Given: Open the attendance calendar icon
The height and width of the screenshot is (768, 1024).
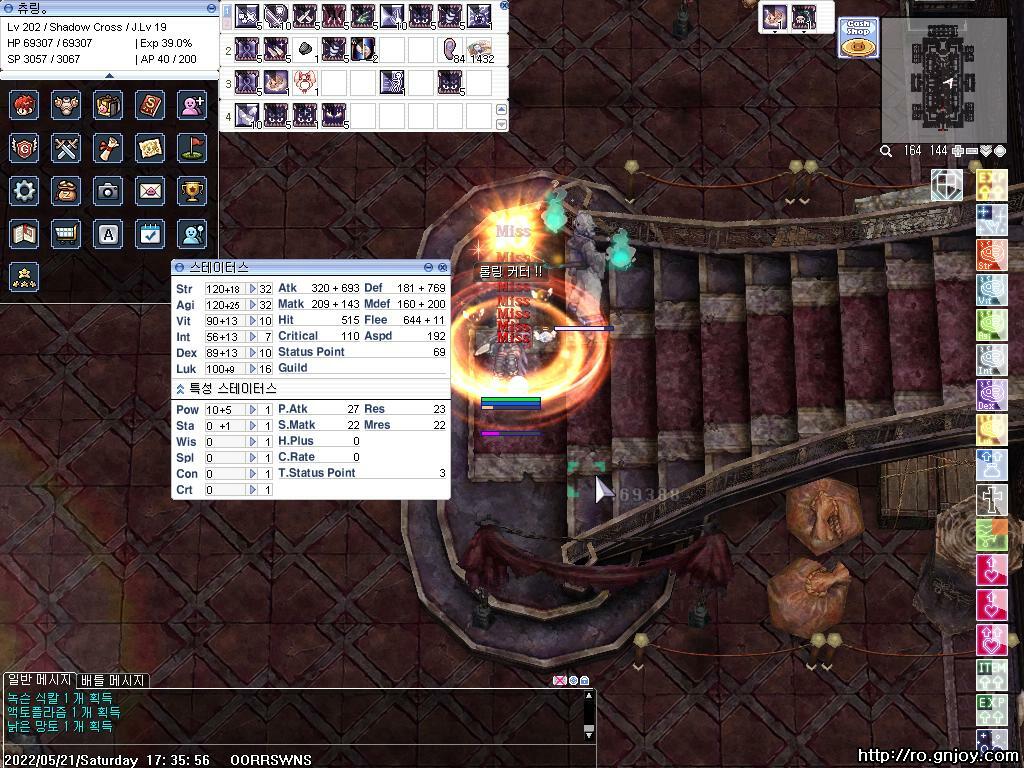Looking at the screenshot, I should coord(150,234).
